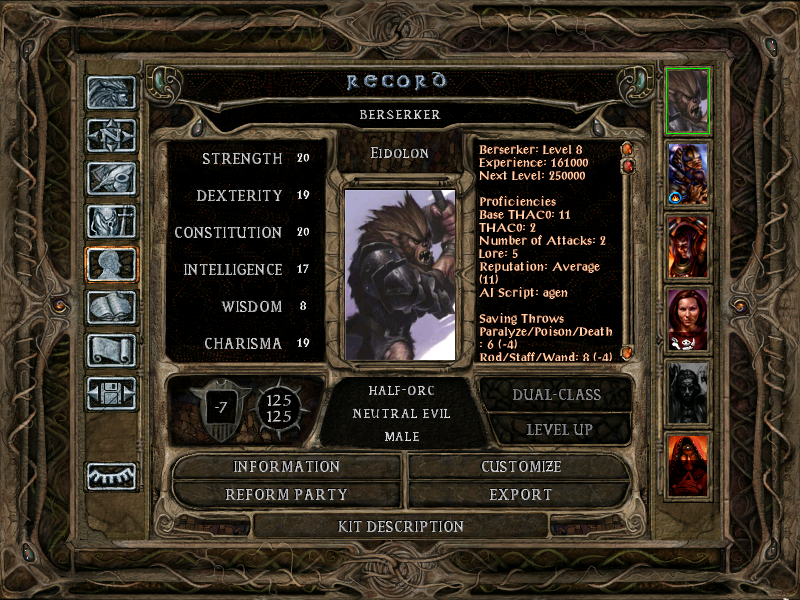Export the character
The width and height of the screenshot is (800, 600).
coord(521,494)
